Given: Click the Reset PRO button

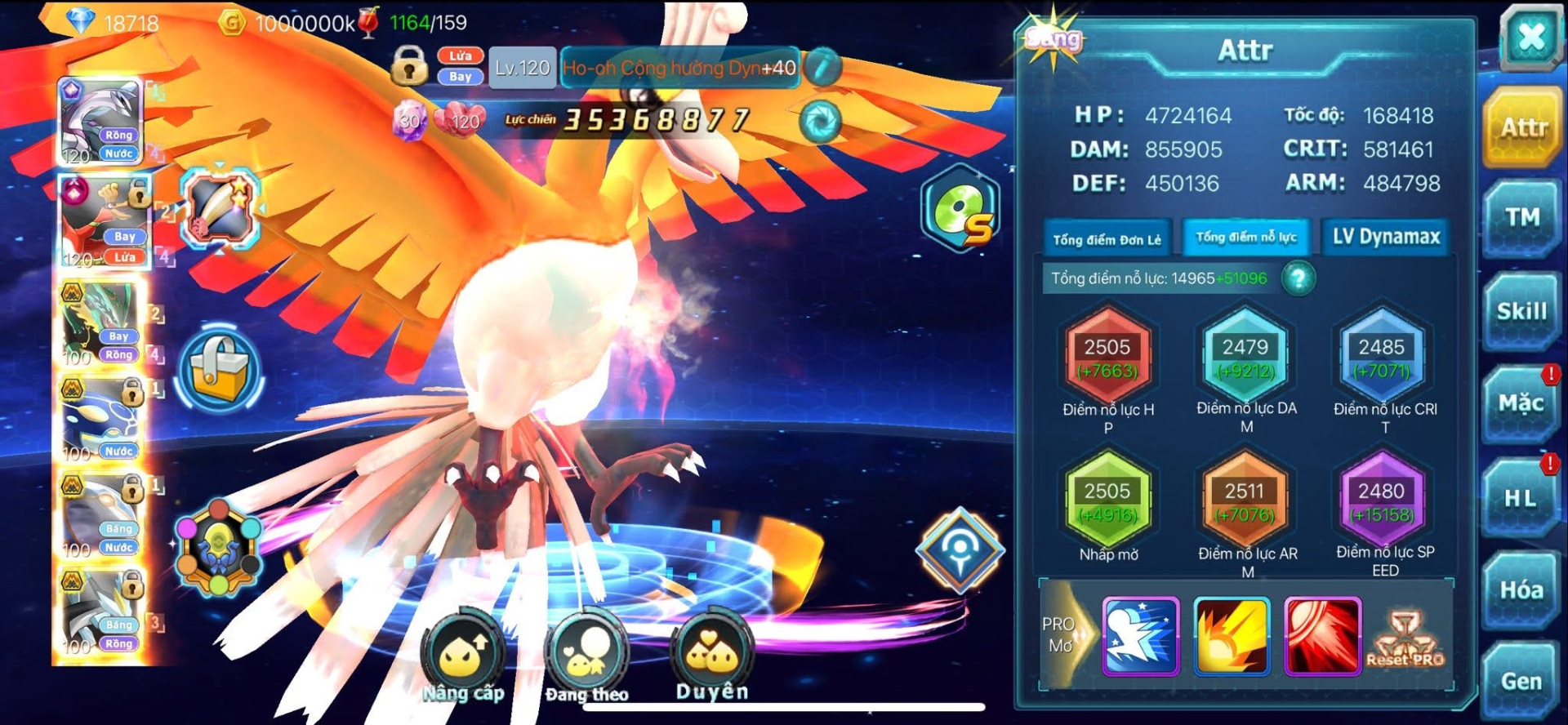Looking at the screenshot, I should click(x=1405, y=642).
